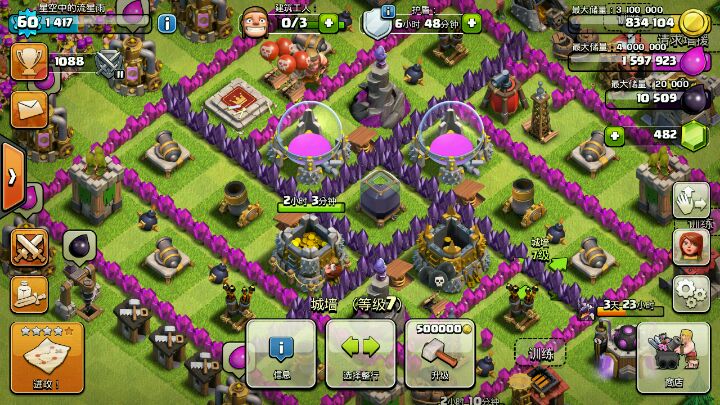Open the settings gears button
This screenshot has height=405, width=720.
686,292
